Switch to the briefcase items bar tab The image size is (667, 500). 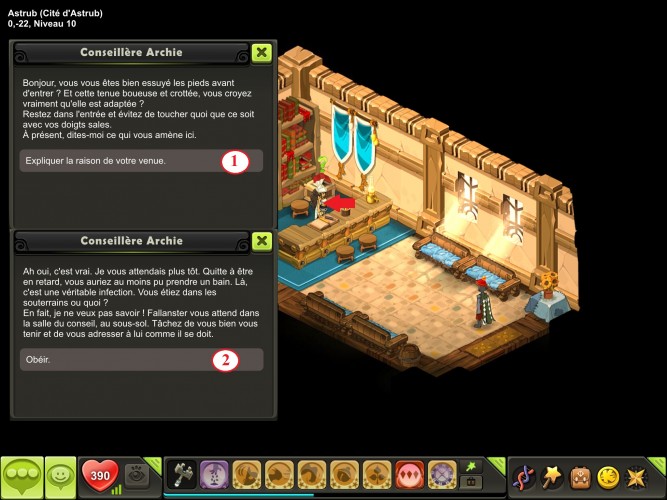coord(469,483)
